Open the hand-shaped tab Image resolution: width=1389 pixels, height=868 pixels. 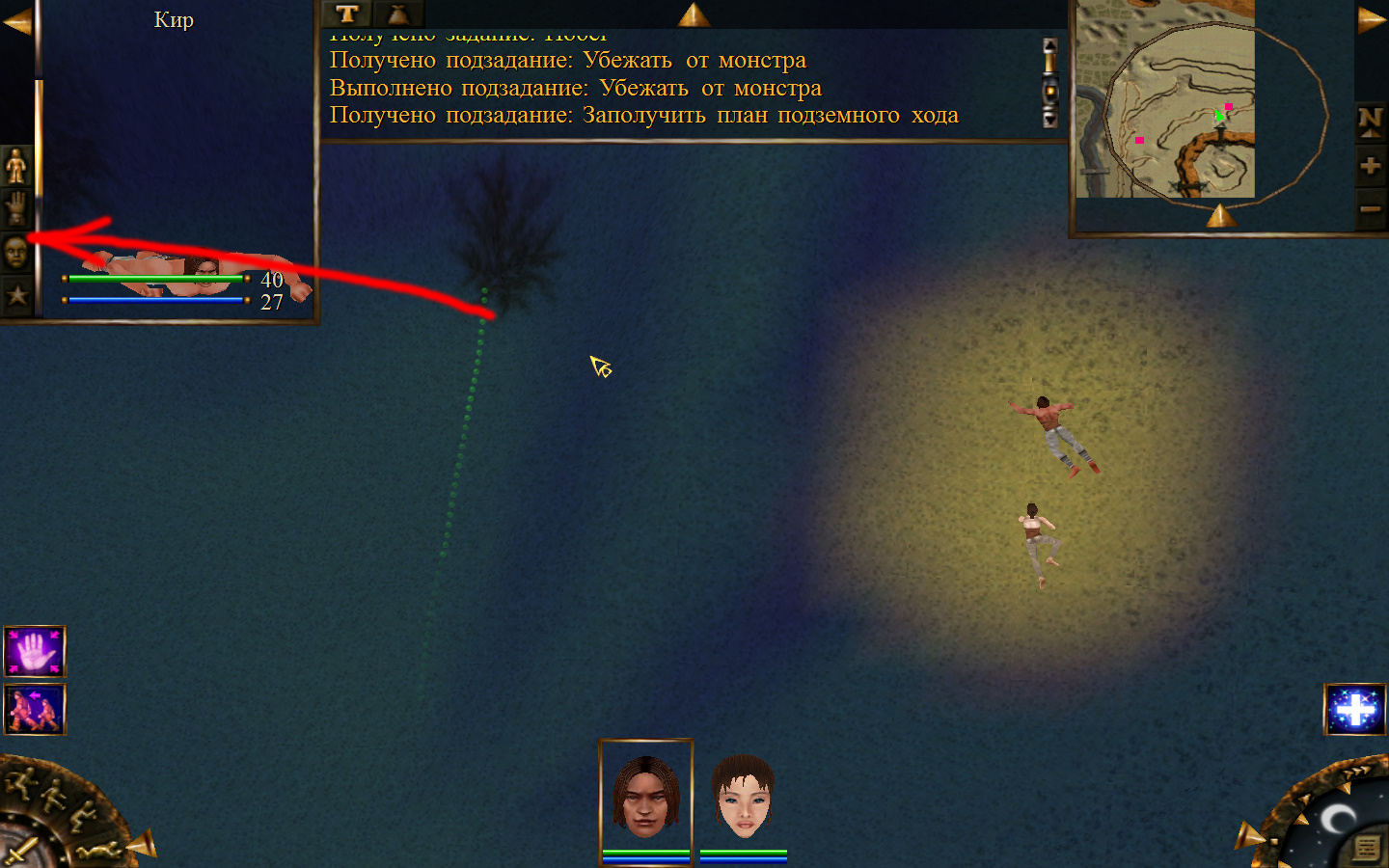(16, 208)
